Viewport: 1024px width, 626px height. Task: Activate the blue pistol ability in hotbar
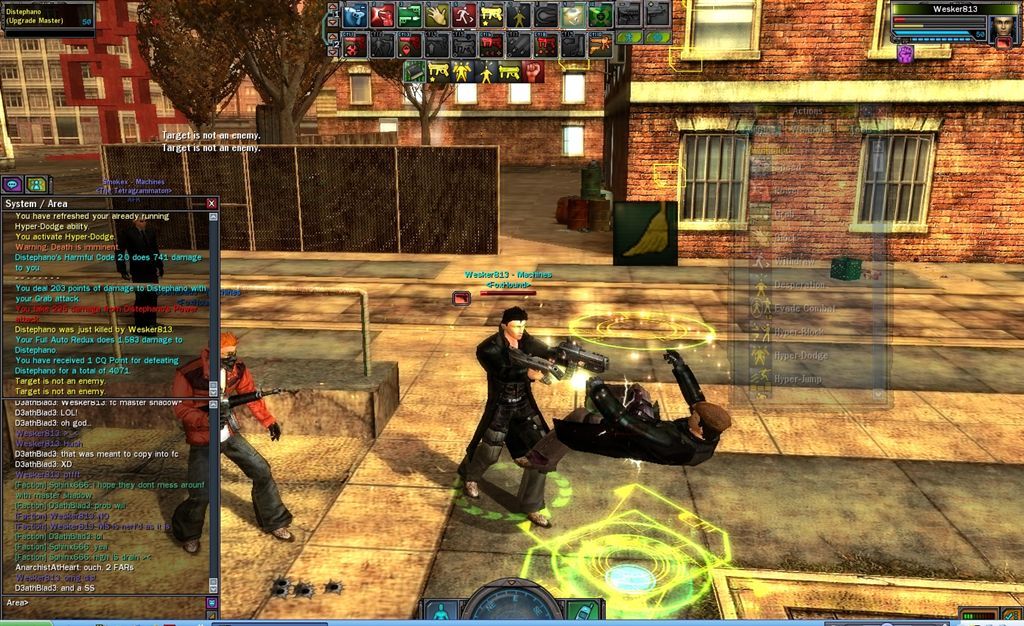point(355,15)
